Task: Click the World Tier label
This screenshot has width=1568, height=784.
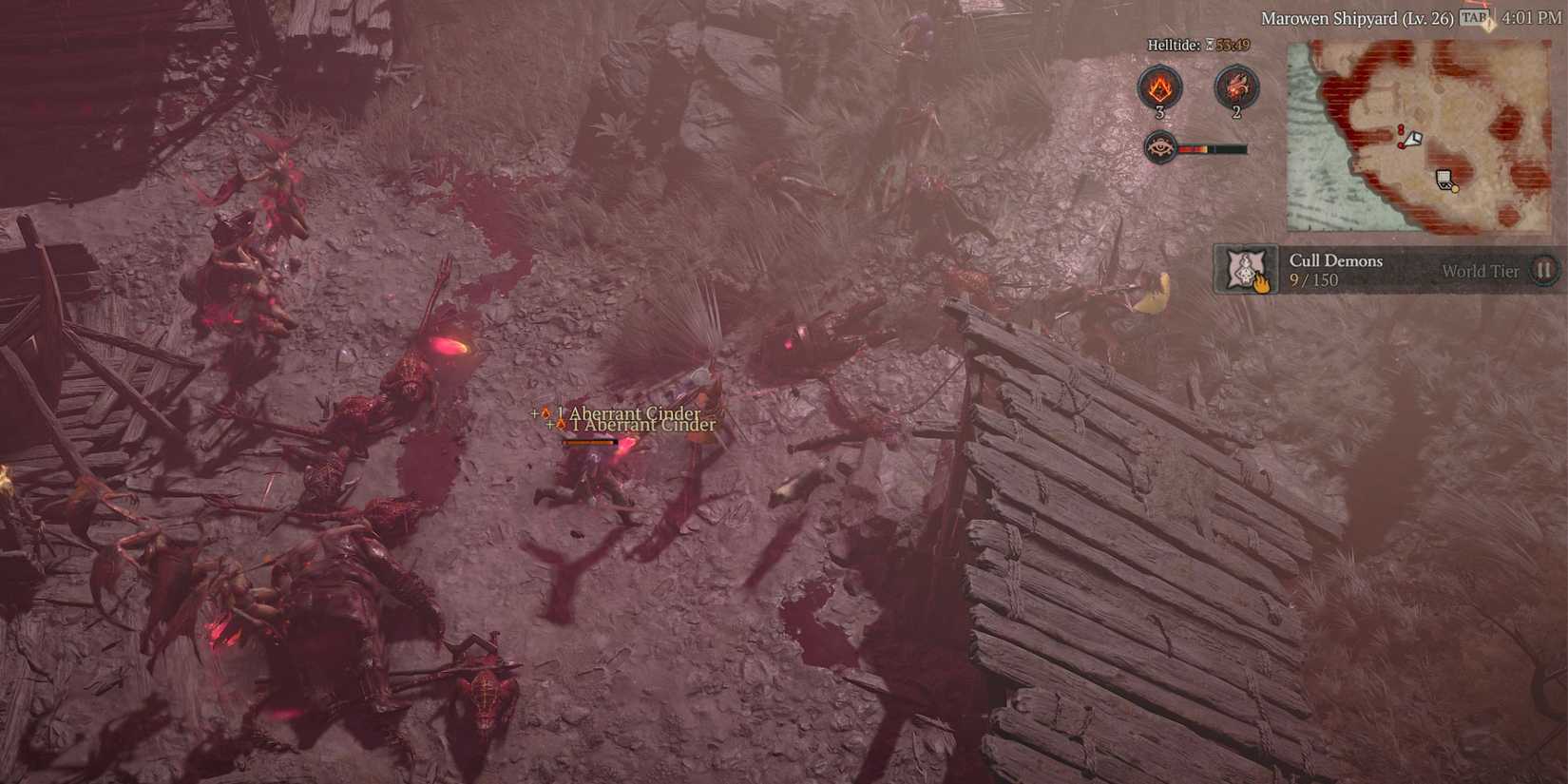Action: 1480,271
